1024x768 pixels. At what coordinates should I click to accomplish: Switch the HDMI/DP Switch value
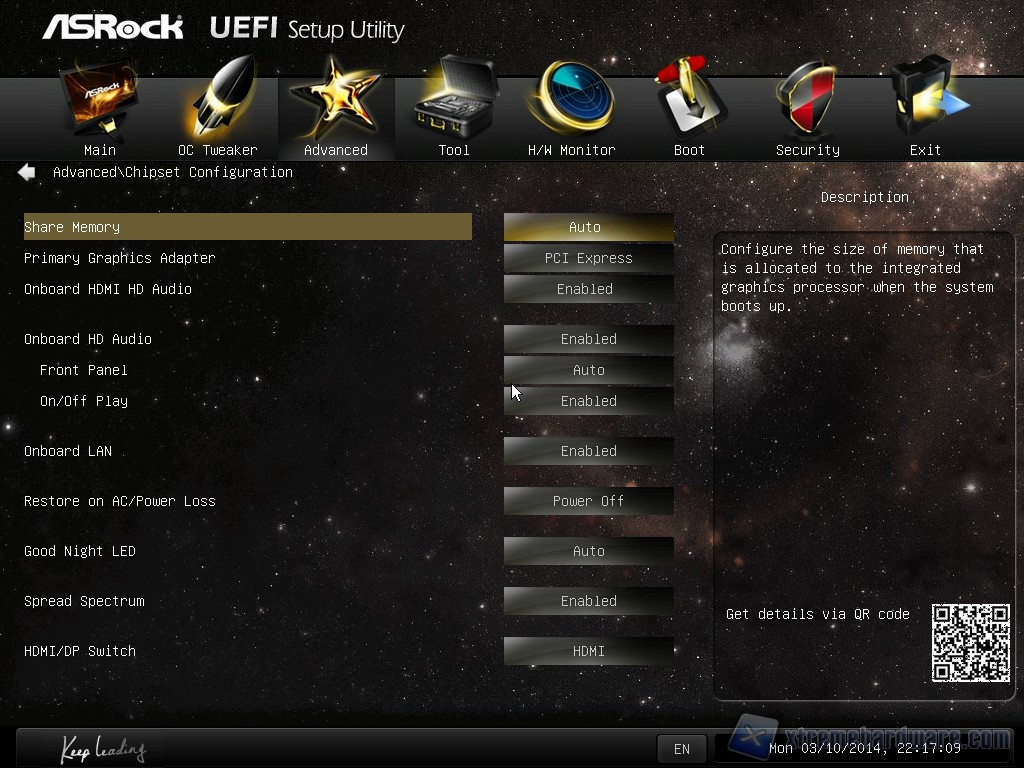(588, 651)
